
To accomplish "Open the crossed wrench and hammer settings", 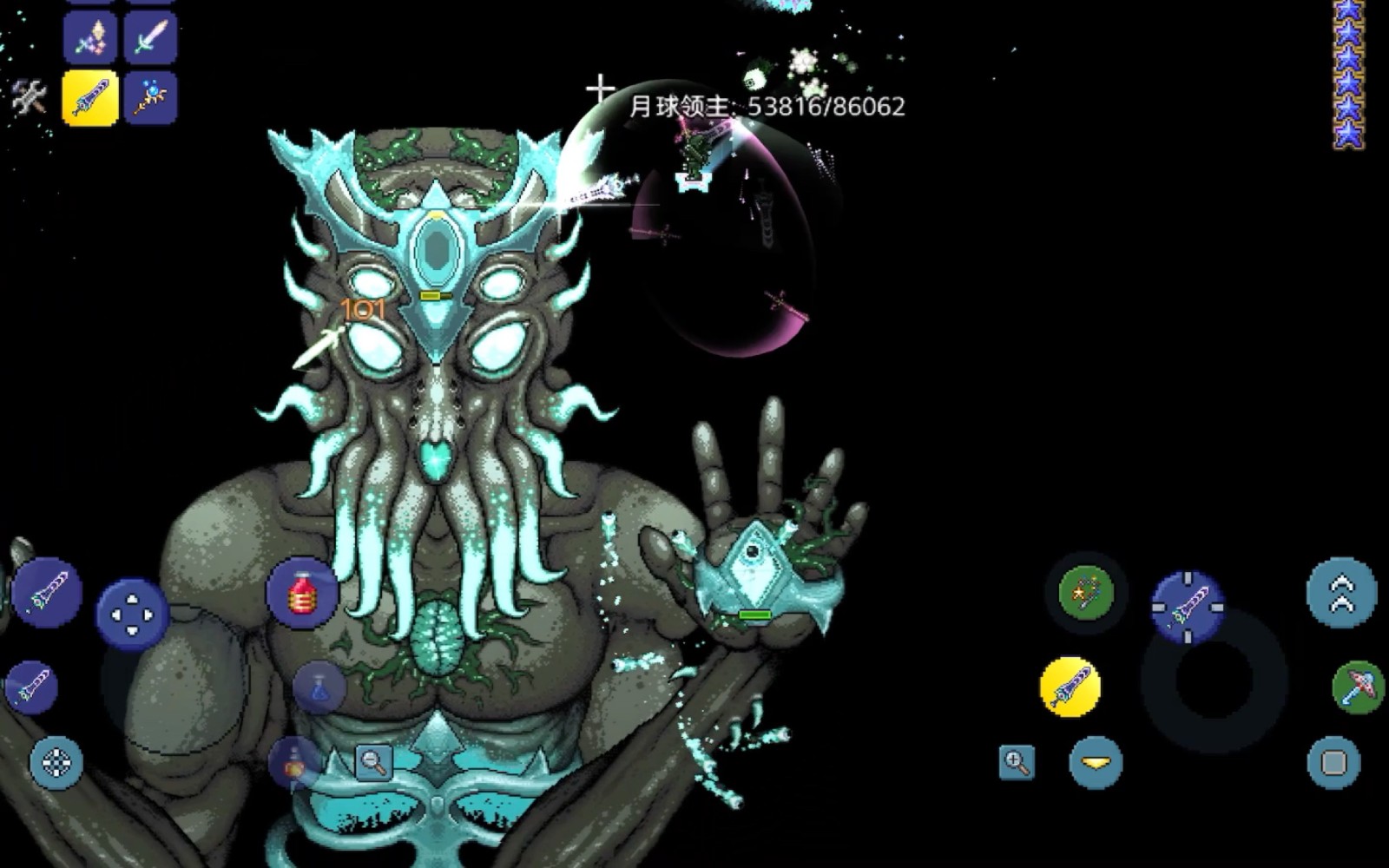I will coord(30,97).
